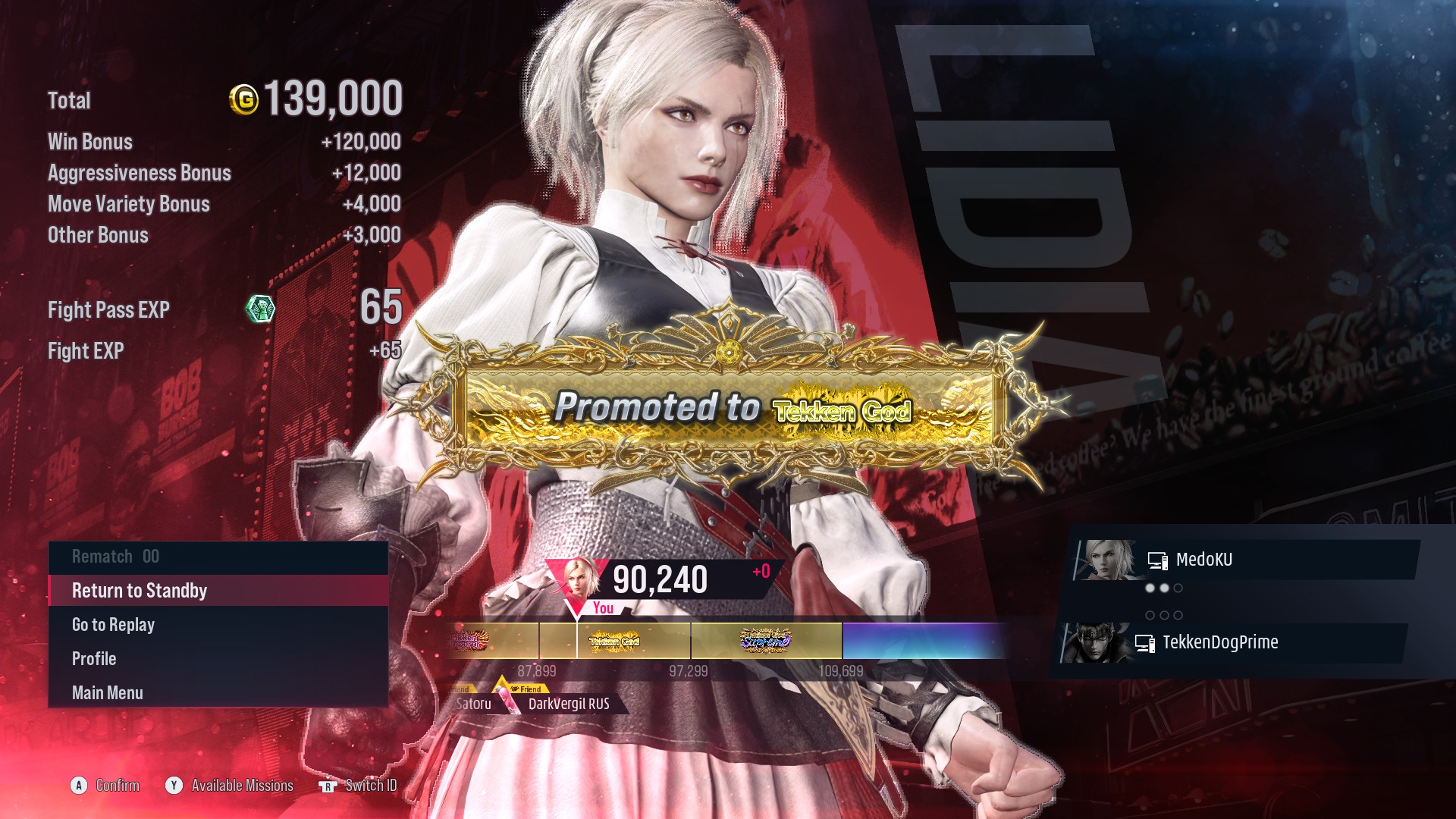Screen dimensions: 1456x819
Task: Click the empty win dots row for TekkenDogPrime
Action: click(1164, 615)
